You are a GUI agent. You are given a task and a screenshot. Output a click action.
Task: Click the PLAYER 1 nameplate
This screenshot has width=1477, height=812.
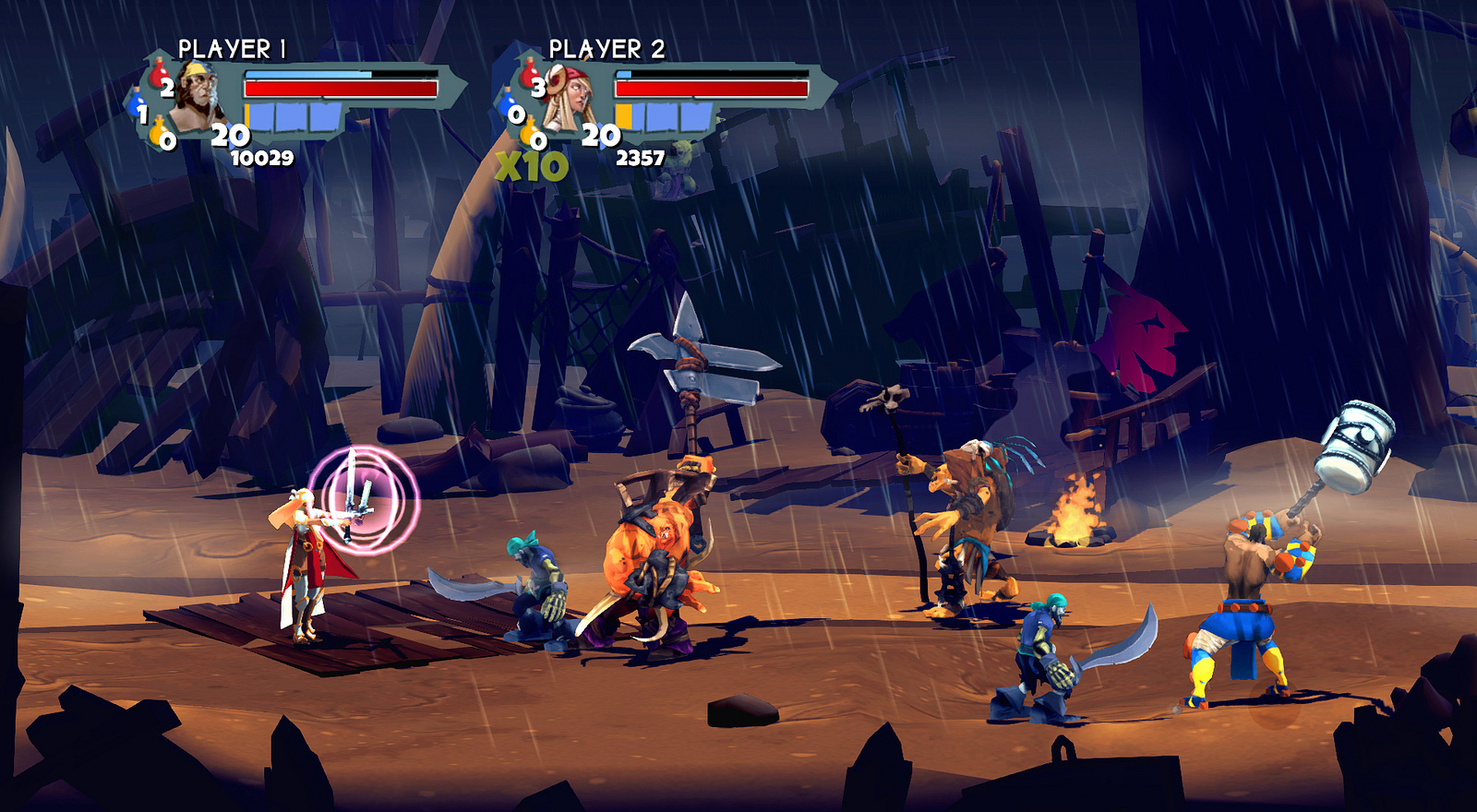(x=231, y=48)
